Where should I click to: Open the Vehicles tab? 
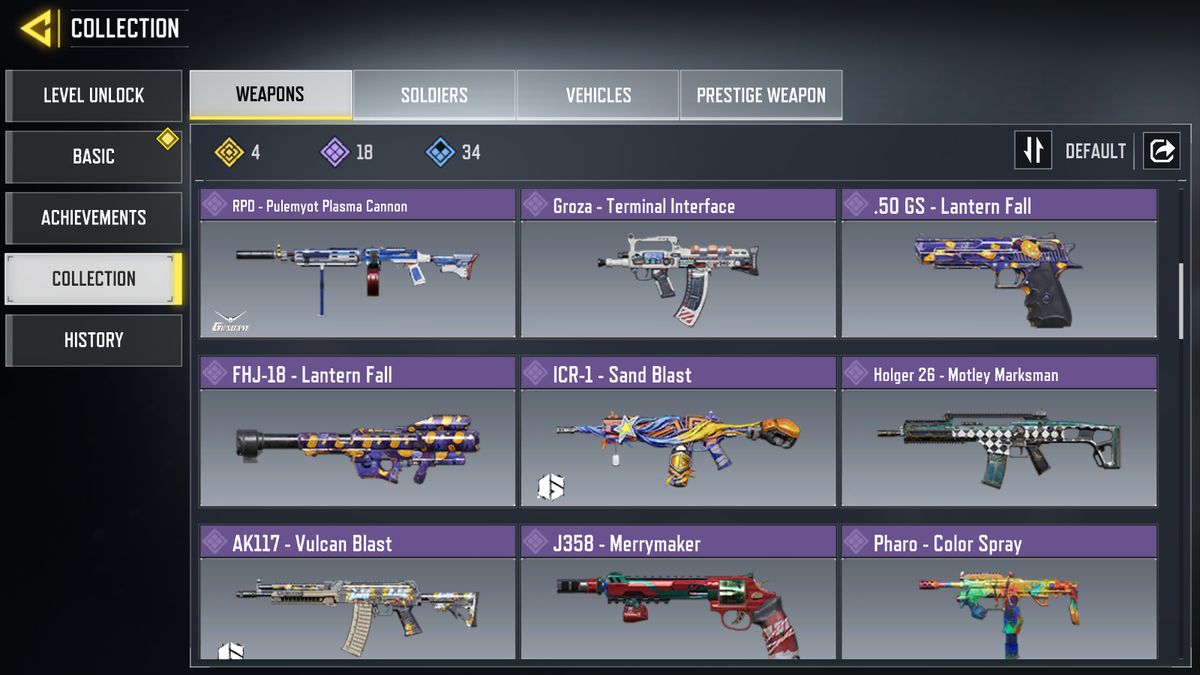pyautogui.click(x=598, y=95)
